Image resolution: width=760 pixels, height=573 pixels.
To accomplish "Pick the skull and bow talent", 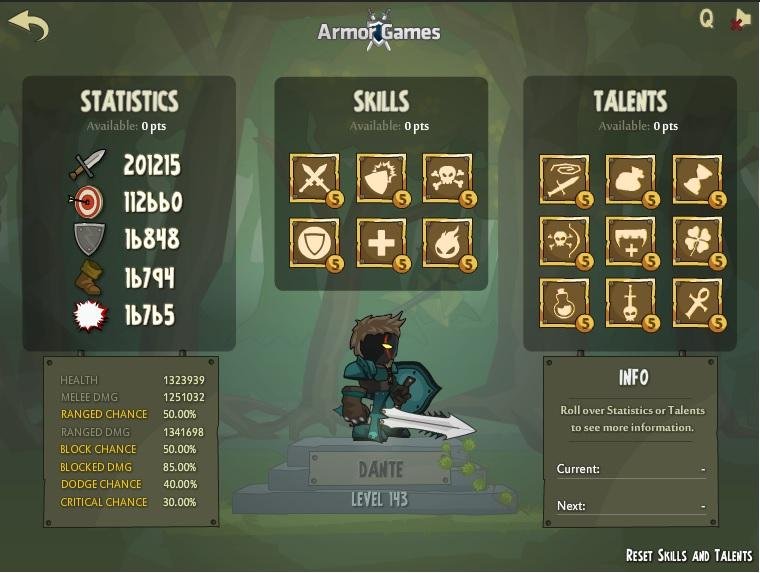I will coord(564,242).
